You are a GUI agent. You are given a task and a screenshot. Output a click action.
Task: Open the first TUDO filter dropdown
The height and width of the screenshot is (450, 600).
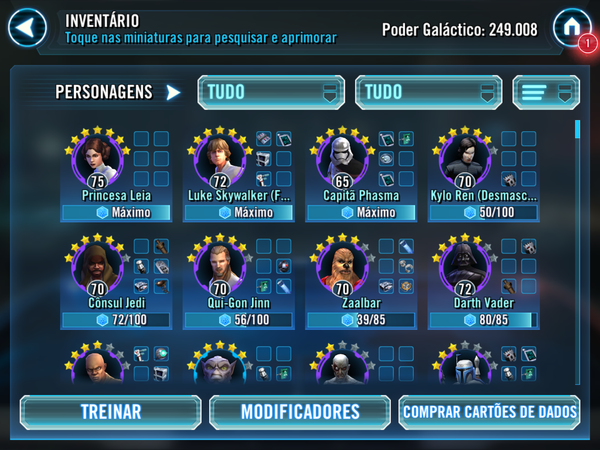tap(270, 92)
